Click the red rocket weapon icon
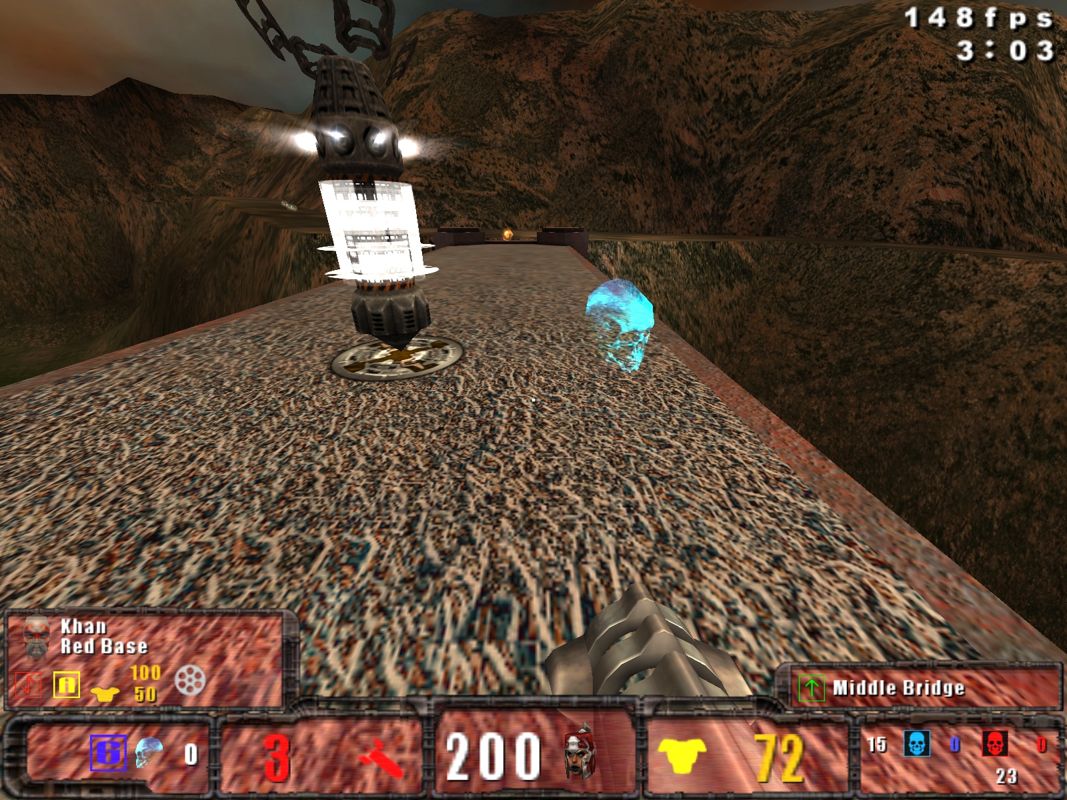This screenshot has height=800, width=1067. (x=381, y=759)
